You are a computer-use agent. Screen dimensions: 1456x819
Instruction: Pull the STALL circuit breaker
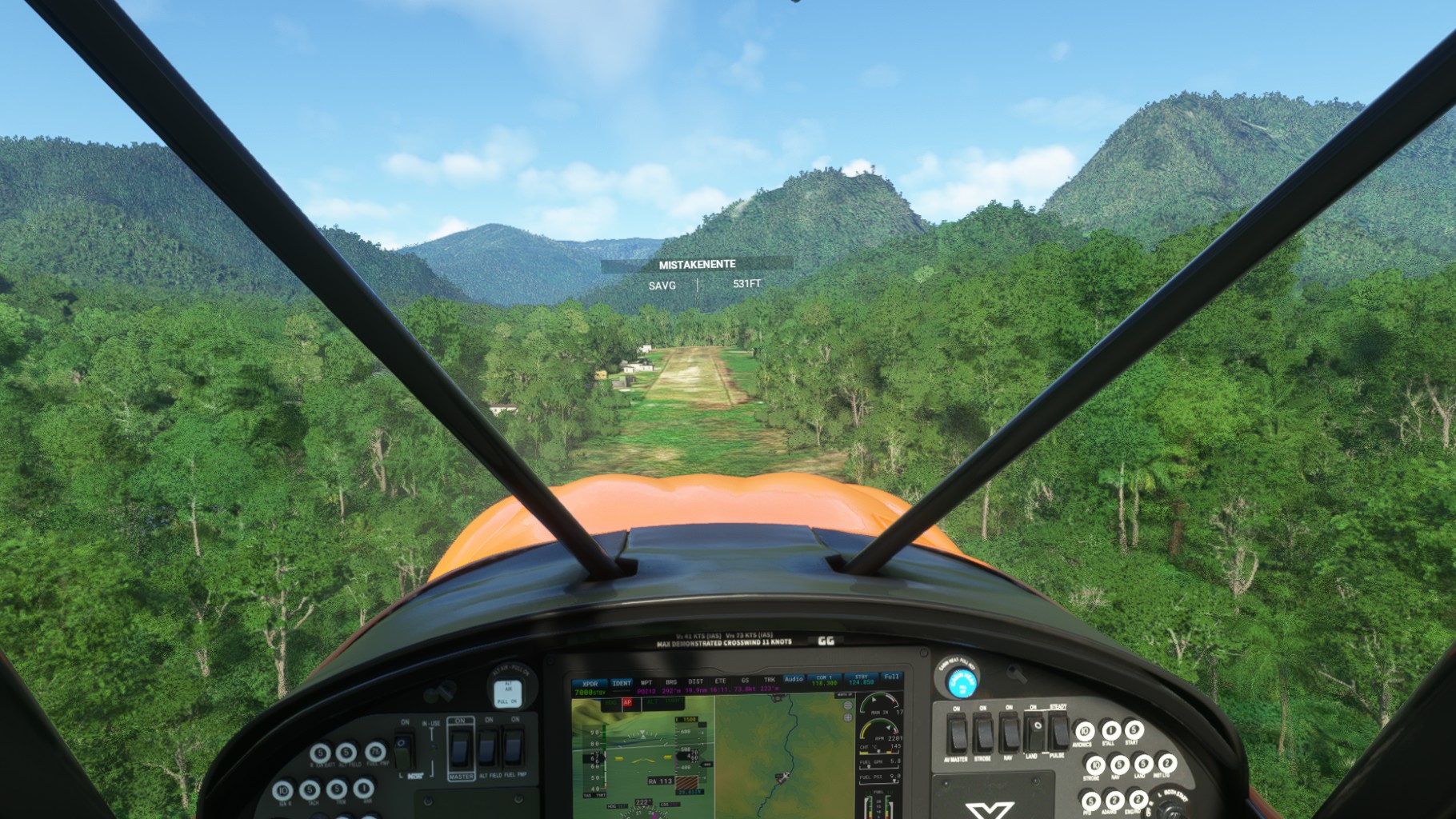click(1110, 729)
